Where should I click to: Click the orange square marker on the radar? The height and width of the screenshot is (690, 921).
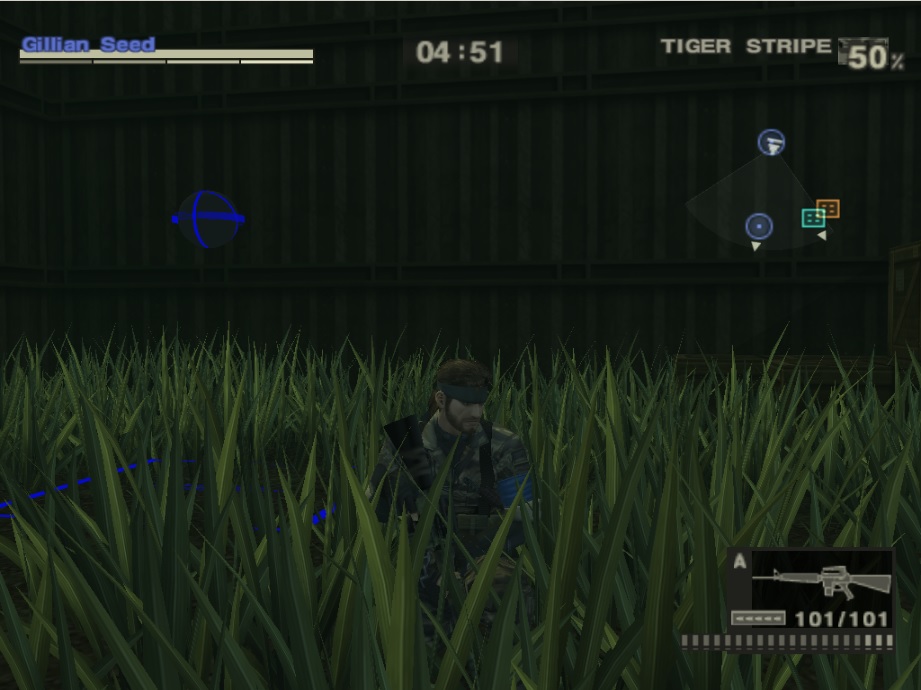click(x=828, y=208)
